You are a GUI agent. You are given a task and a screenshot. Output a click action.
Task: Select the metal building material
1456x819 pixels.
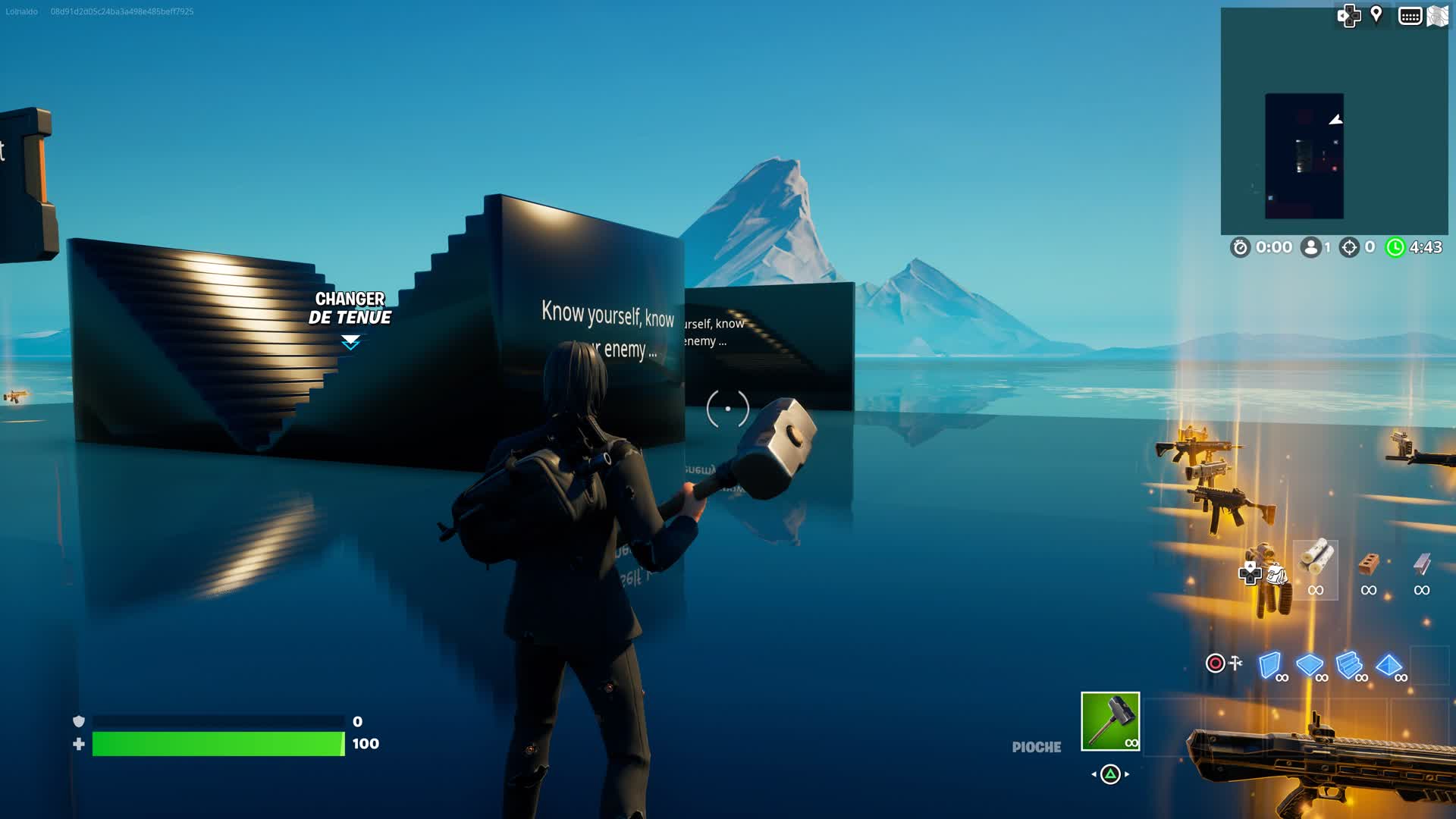coord(1421,565)
